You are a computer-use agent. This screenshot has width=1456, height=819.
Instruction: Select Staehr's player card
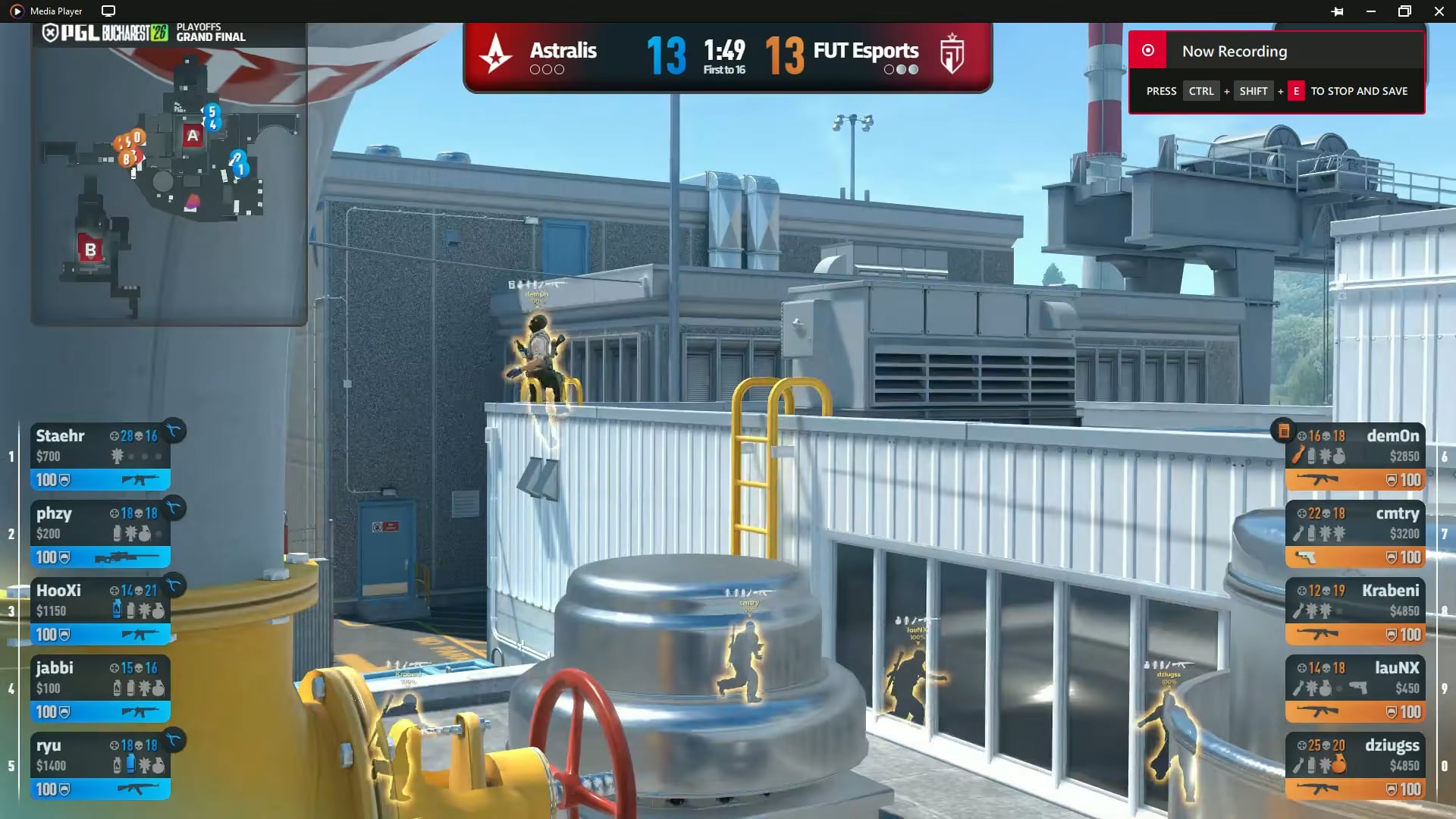[100, 456]
